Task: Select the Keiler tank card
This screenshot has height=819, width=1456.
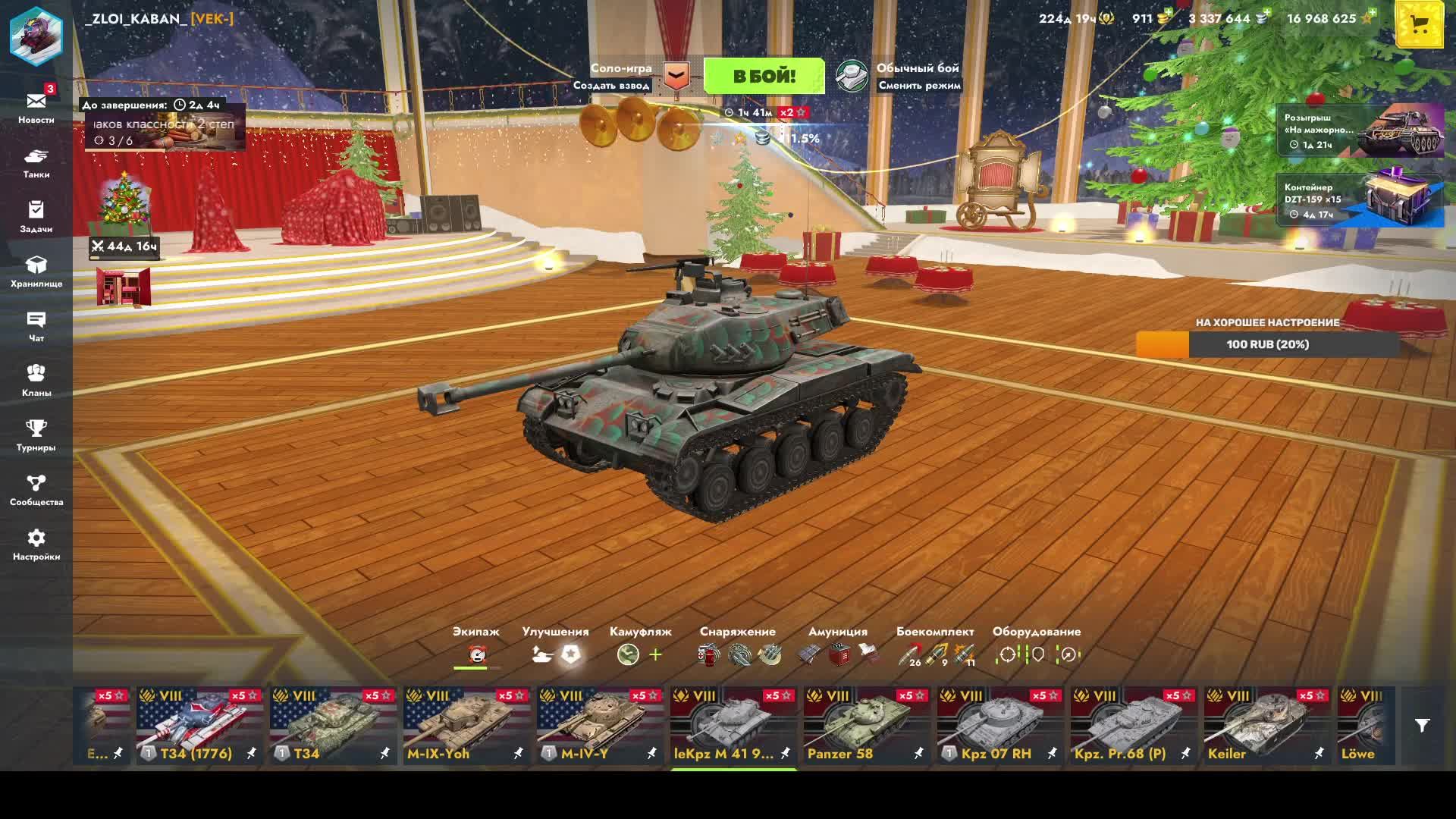Action: [1266, 725]
